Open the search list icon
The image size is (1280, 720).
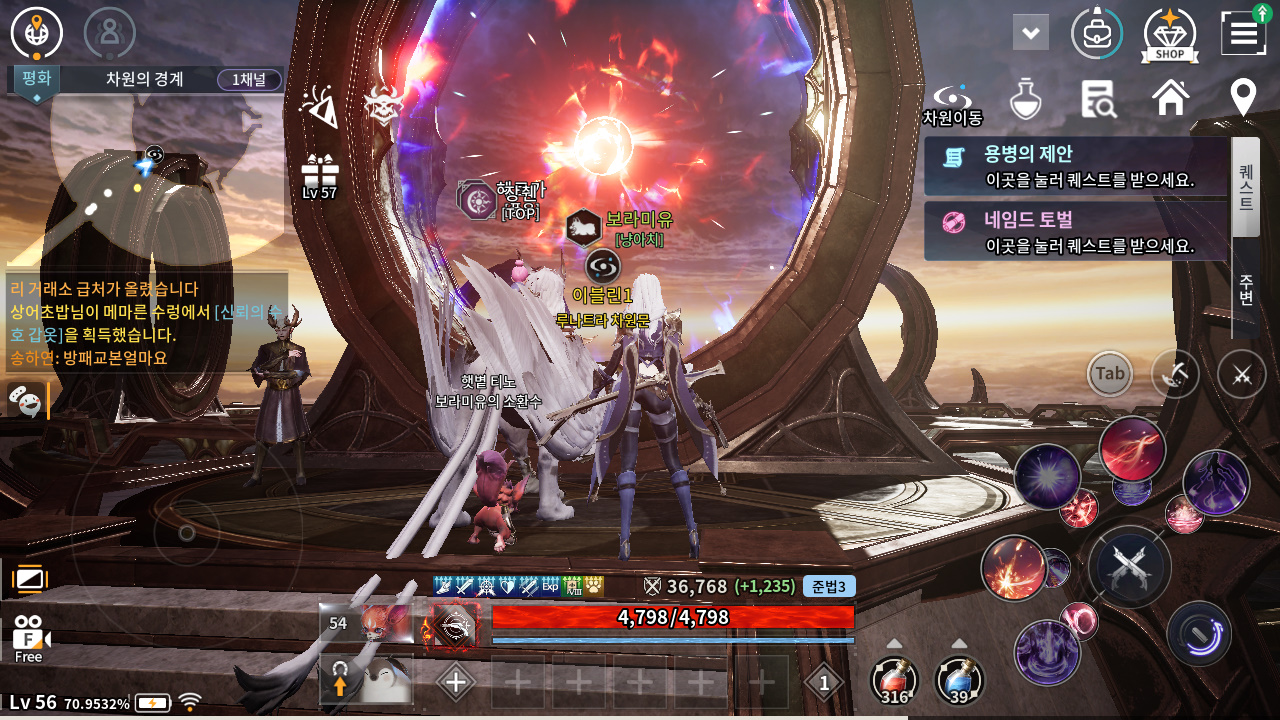coord(1098,99)
